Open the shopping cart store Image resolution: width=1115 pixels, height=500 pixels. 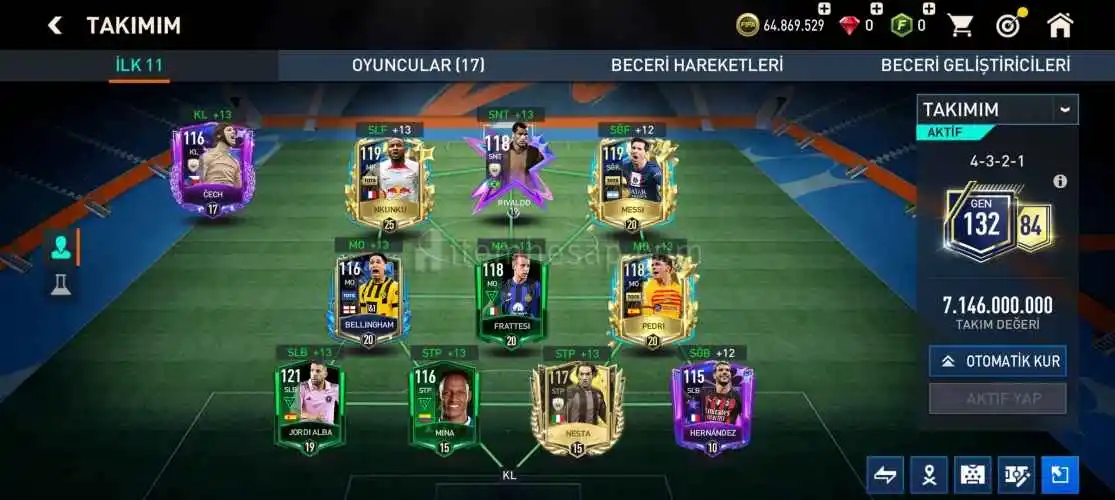tap(960, 25)
